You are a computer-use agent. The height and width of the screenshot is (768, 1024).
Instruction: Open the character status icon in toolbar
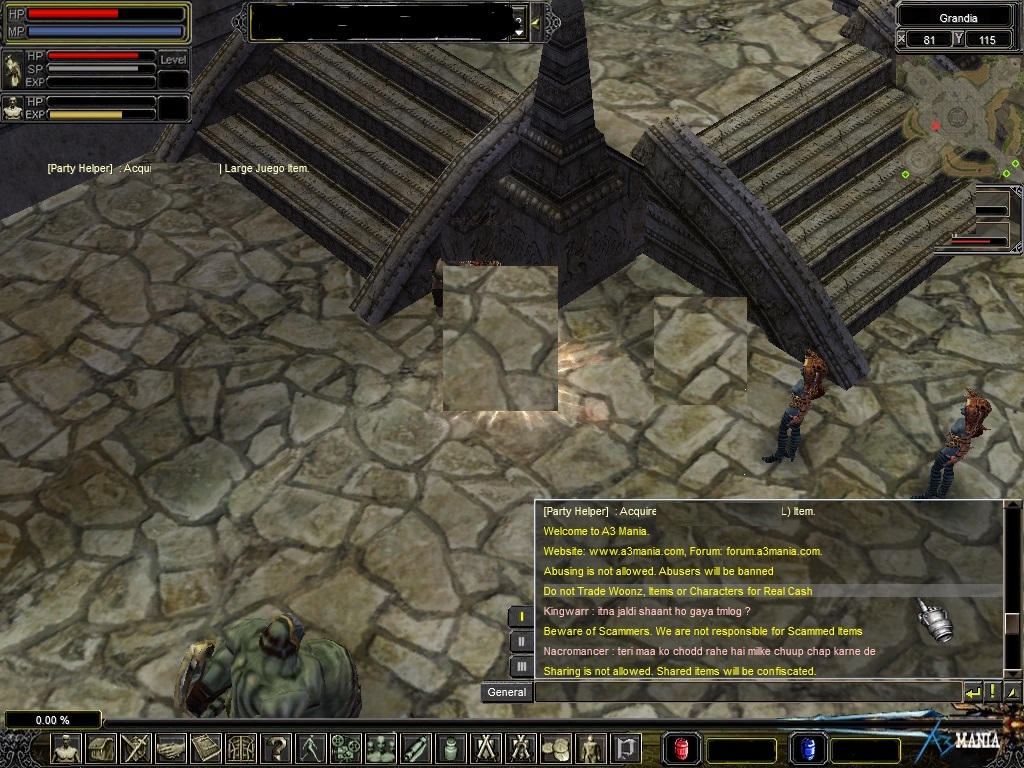(66, 749)
